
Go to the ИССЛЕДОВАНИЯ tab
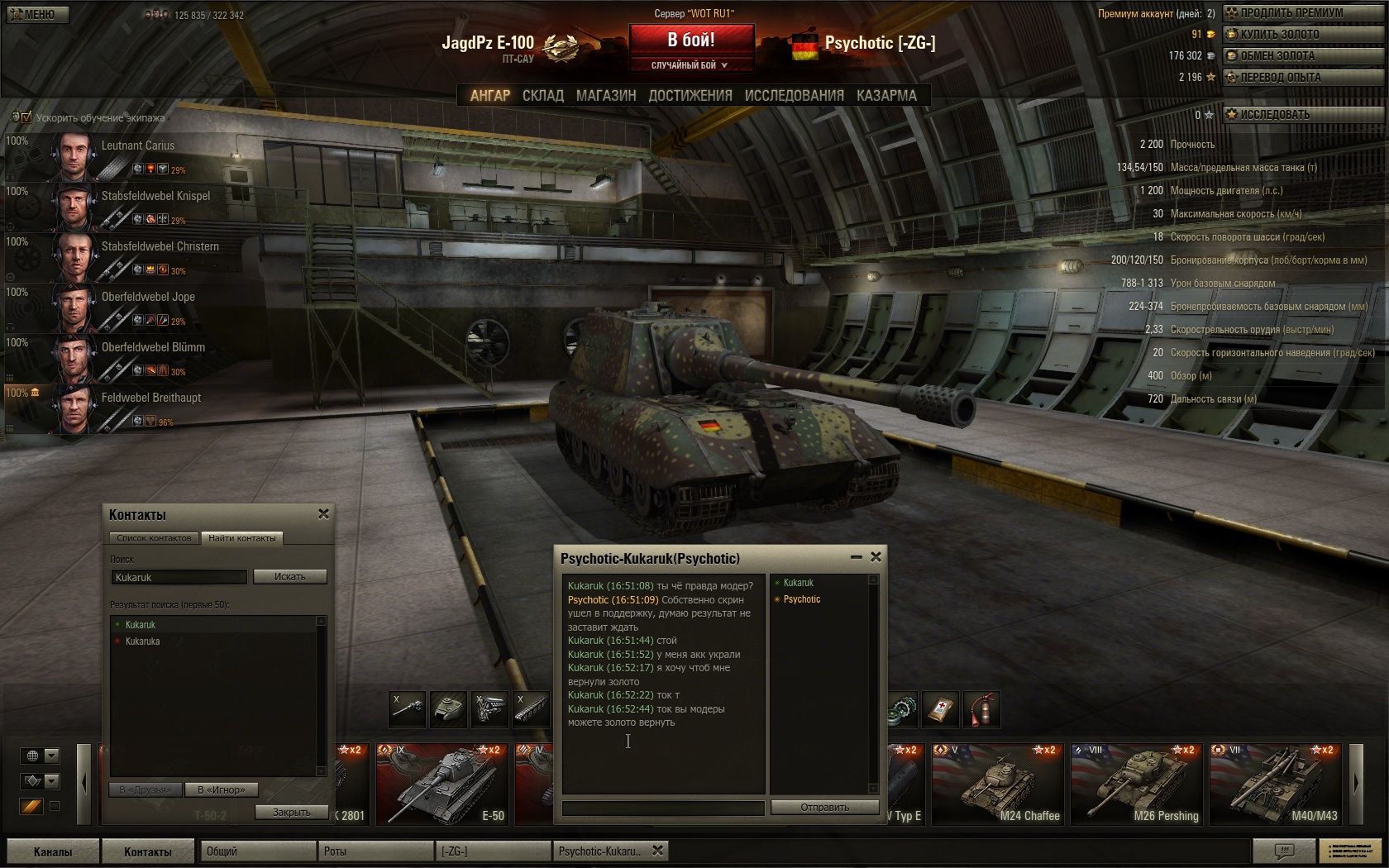point(794,96)
